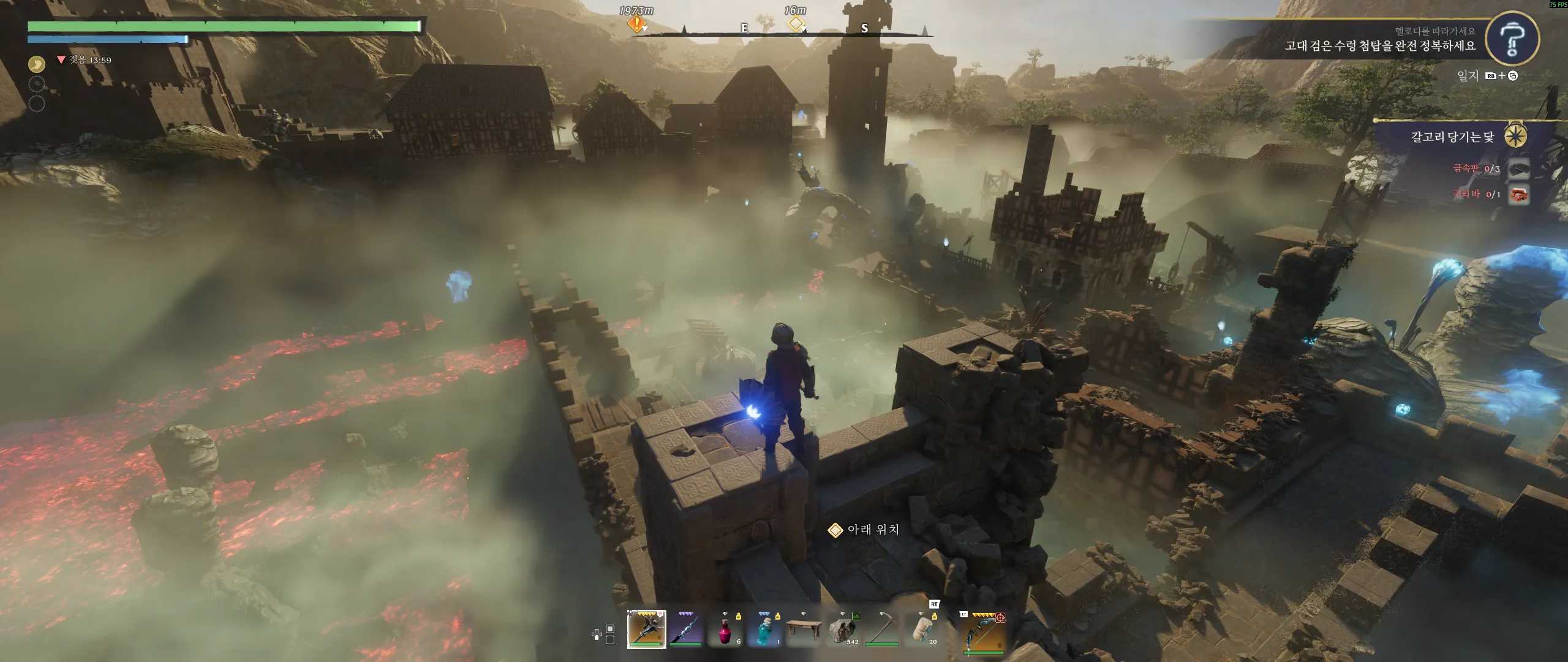Open the quest objective text banner

(1379, 45)
